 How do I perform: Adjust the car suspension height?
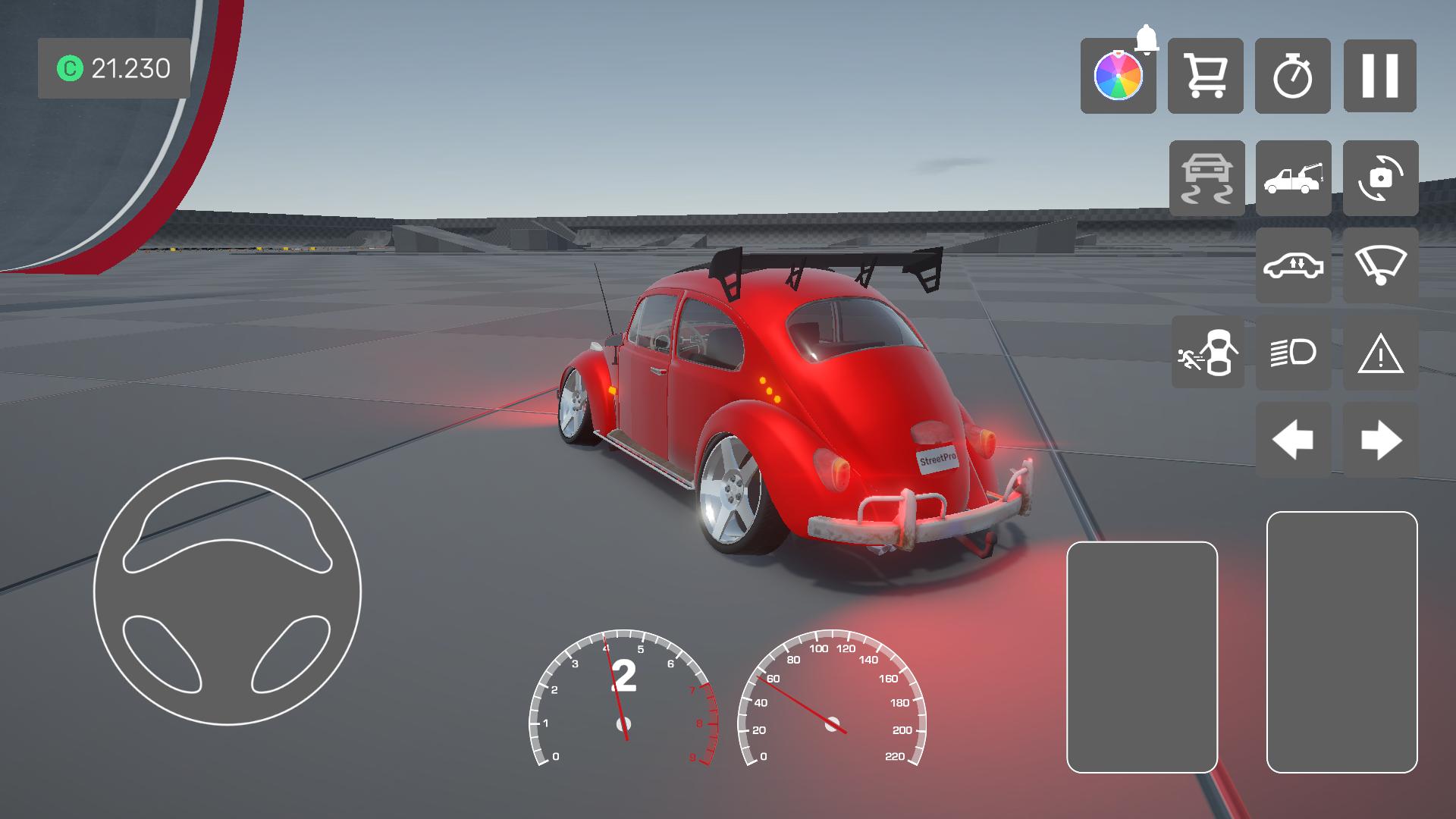pyautogui.click(x=1293, y=265)
